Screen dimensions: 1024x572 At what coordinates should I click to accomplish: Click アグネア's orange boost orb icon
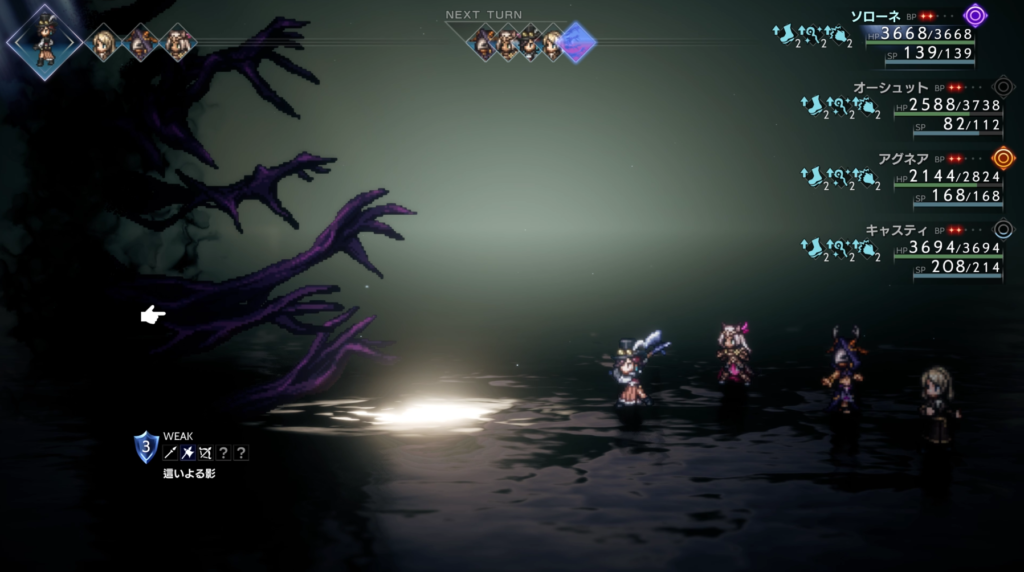(1003, 158)
